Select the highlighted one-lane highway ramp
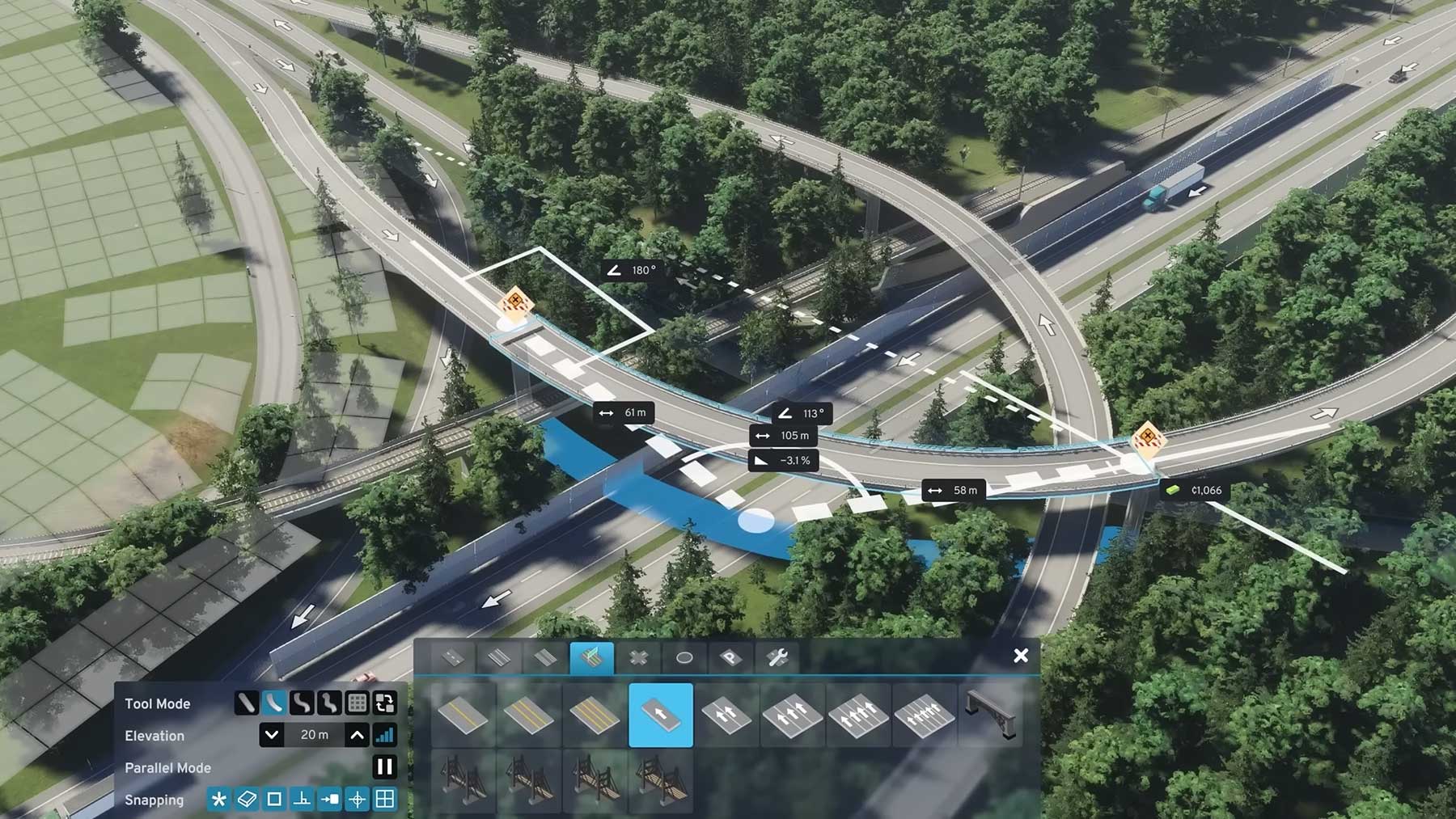Image resolution: width=1456 pixels, height=819 pixels. pos(661,715)
